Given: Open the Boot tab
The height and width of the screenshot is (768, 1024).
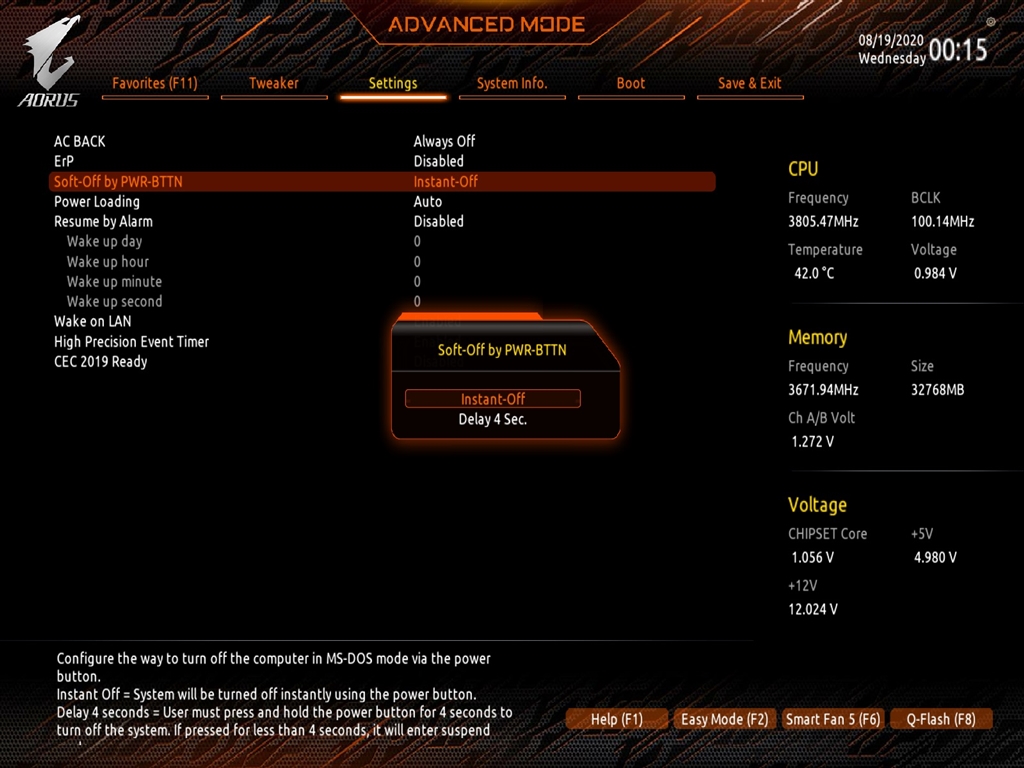Looking at the screenshot, I should tap(631, 83).
